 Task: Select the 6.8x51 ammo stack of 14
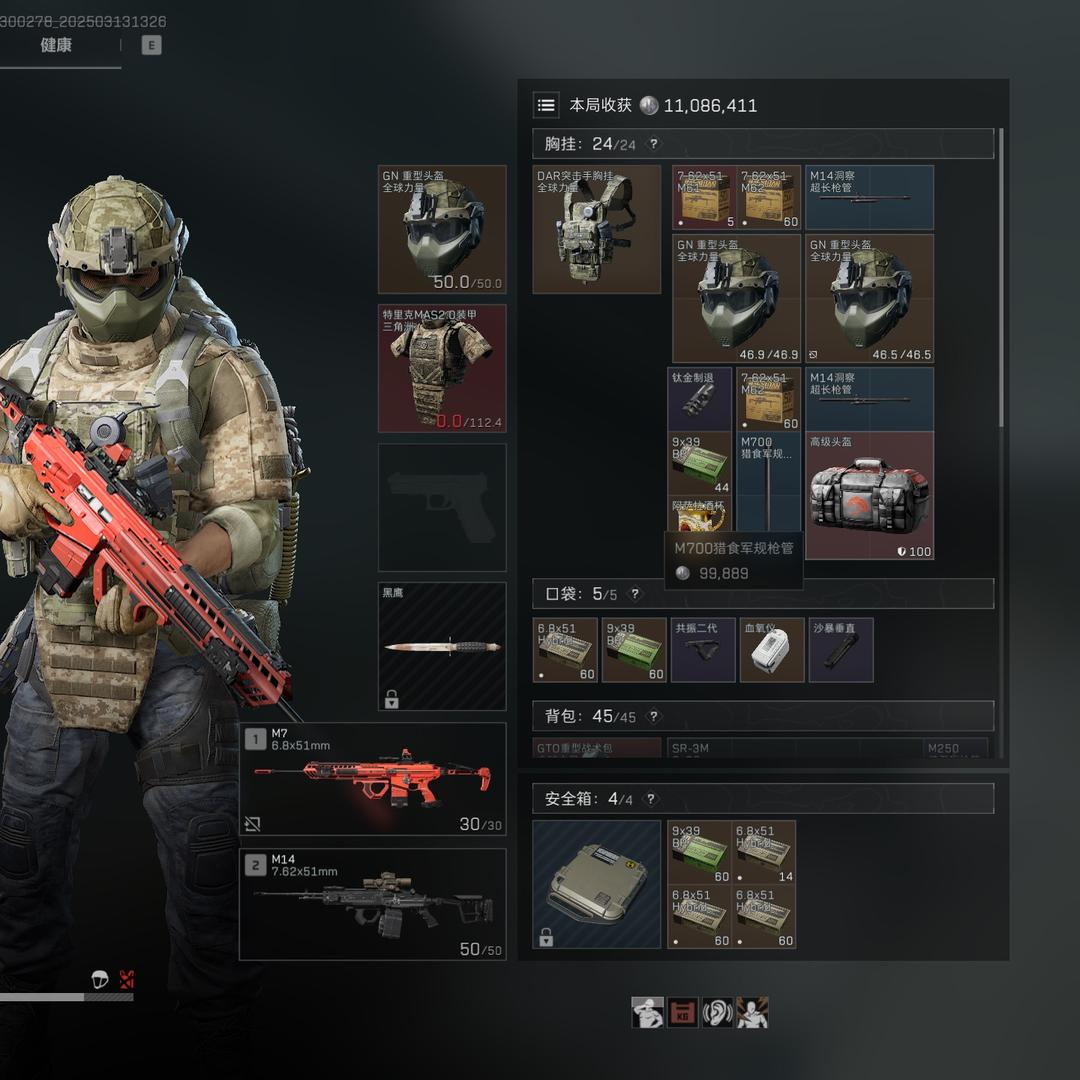764,852
